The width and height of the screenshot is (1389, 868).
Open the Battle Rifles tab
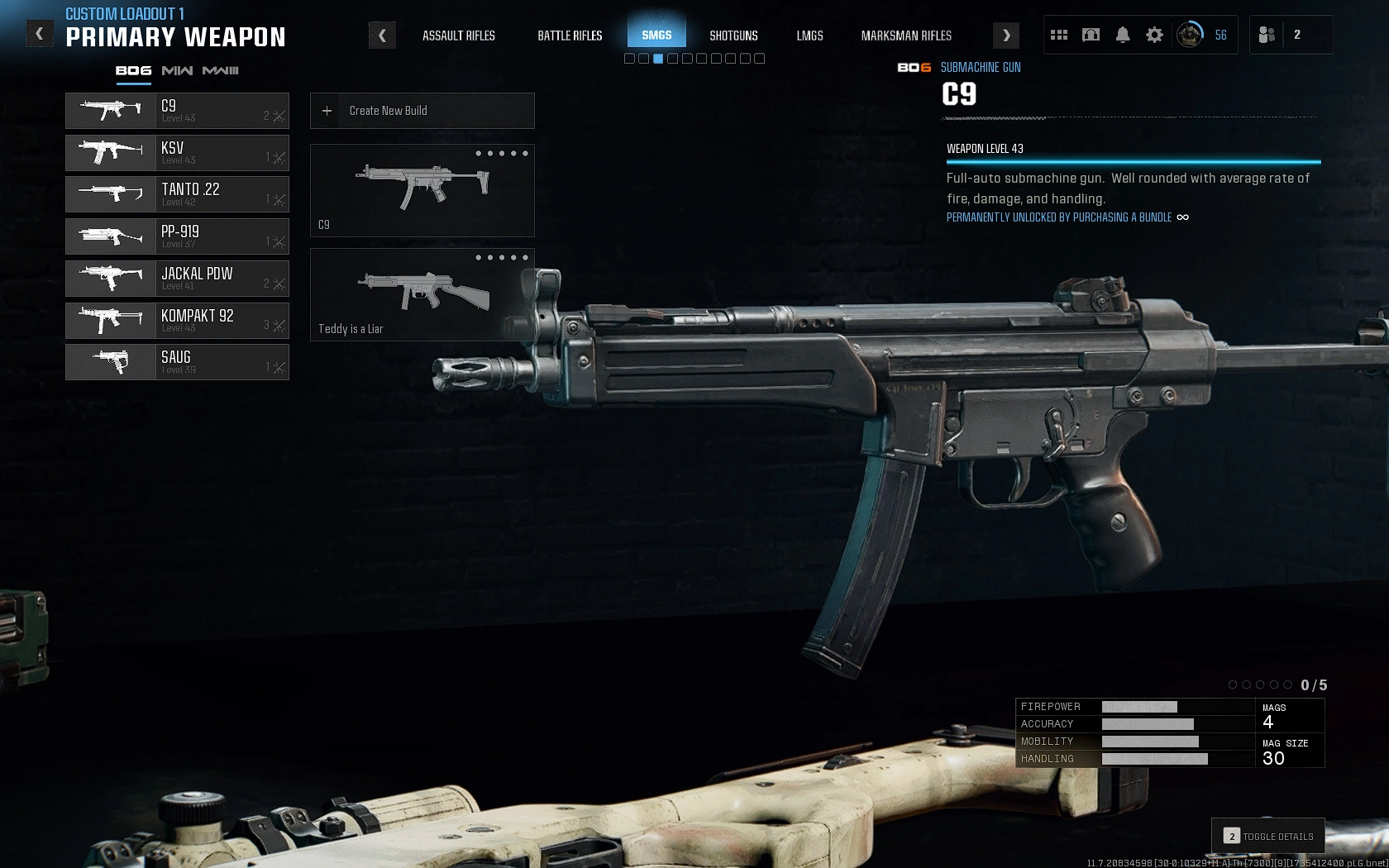(570, 36)
